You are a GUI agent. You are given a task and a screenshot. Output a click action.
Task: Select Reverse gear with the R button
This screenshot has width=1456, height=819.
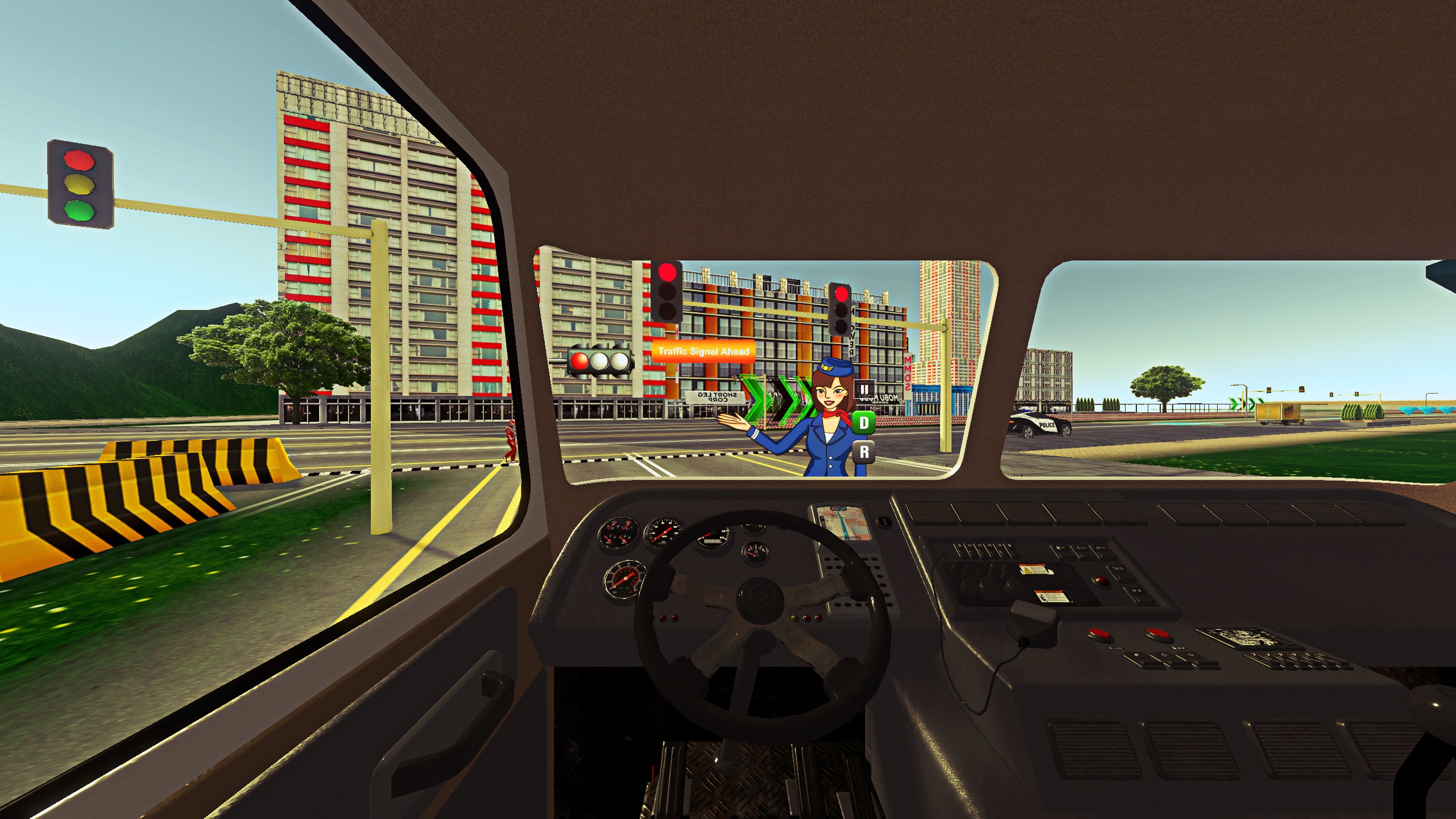pyautogui.click(x=864, y=452)
